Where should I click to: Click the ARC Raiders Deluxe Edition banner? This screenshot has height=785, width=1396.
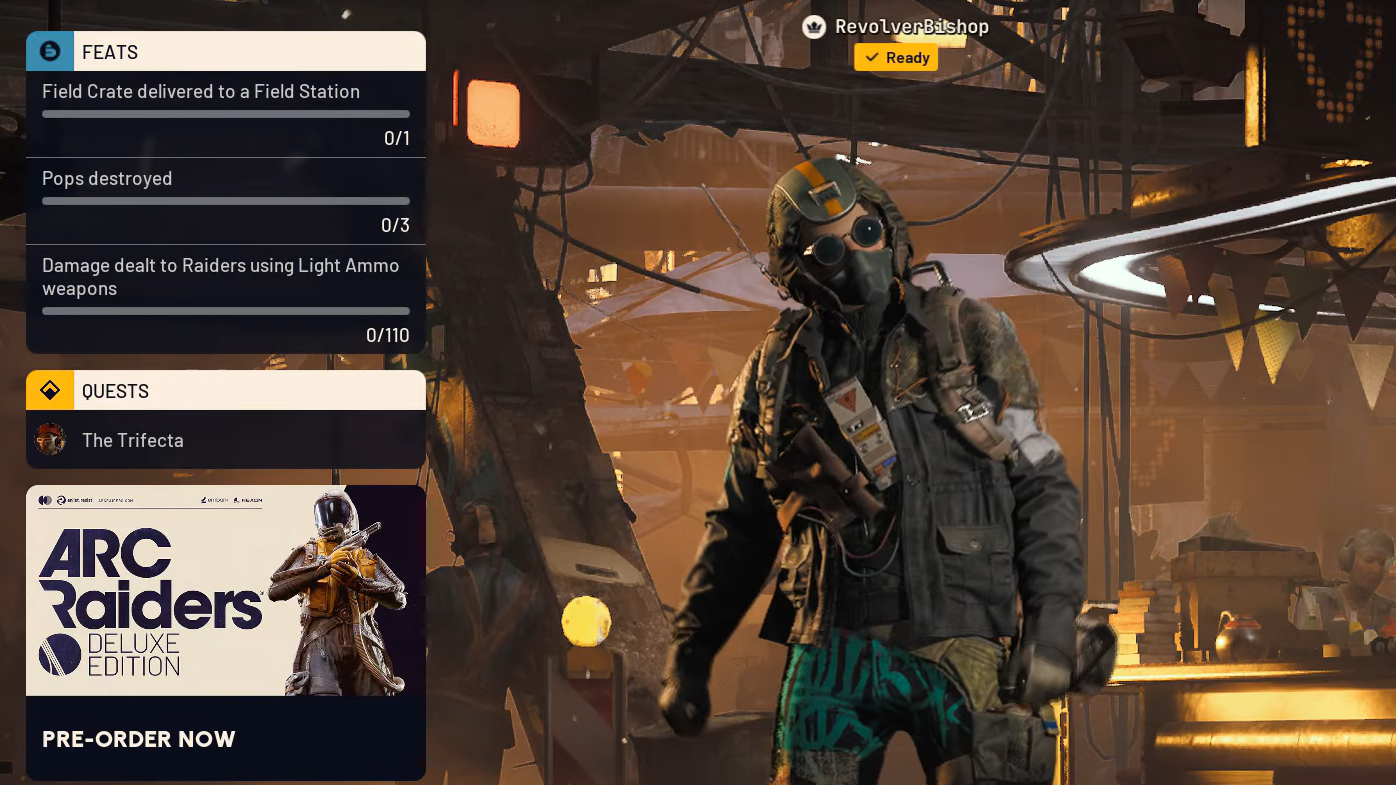point(226,591)
